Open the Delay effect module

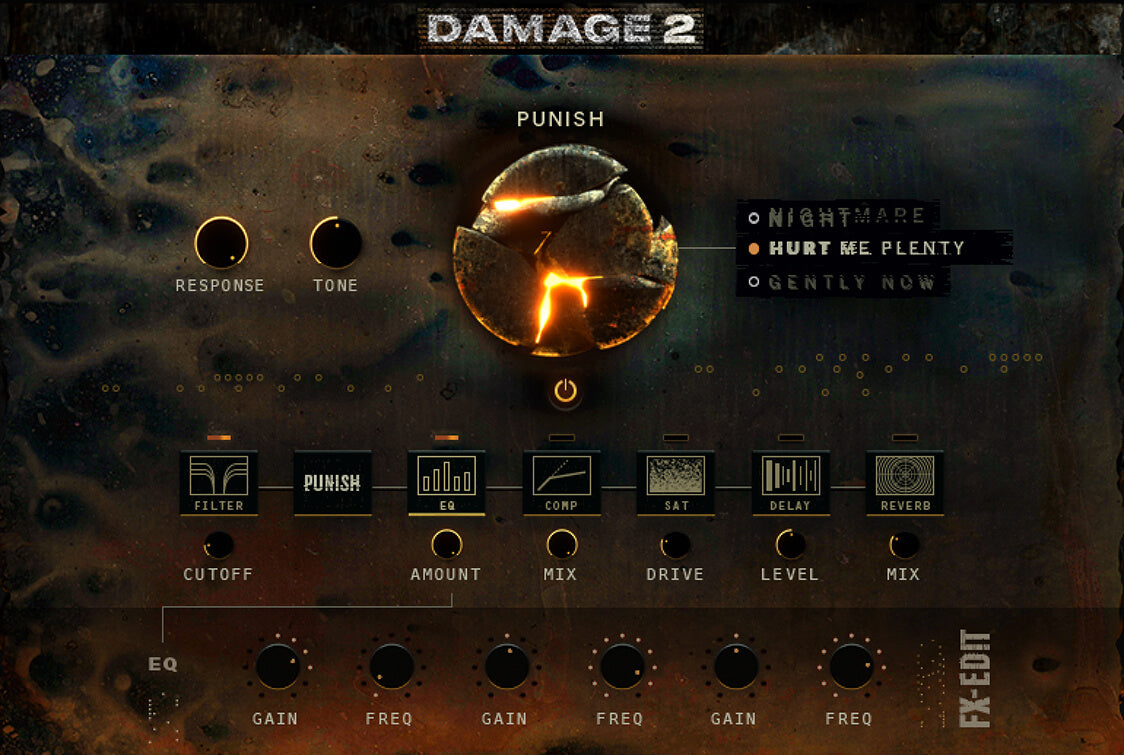coord(790,482)
